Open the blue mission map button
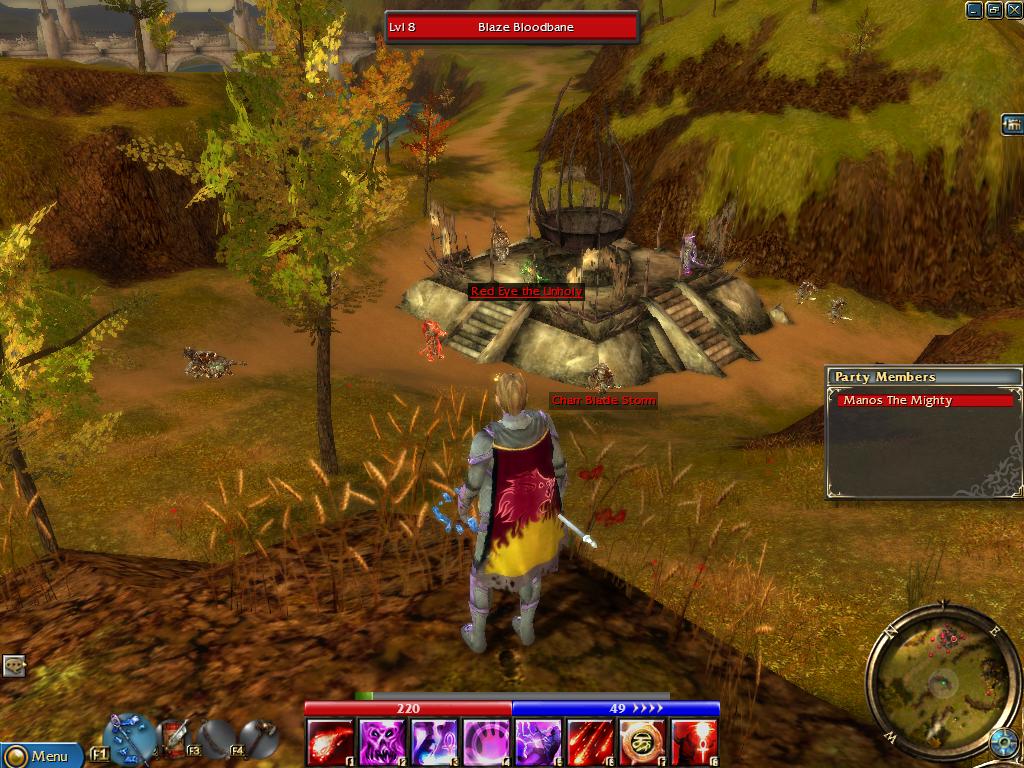This screenshot has width=1024, height=768. point(1002,742)
